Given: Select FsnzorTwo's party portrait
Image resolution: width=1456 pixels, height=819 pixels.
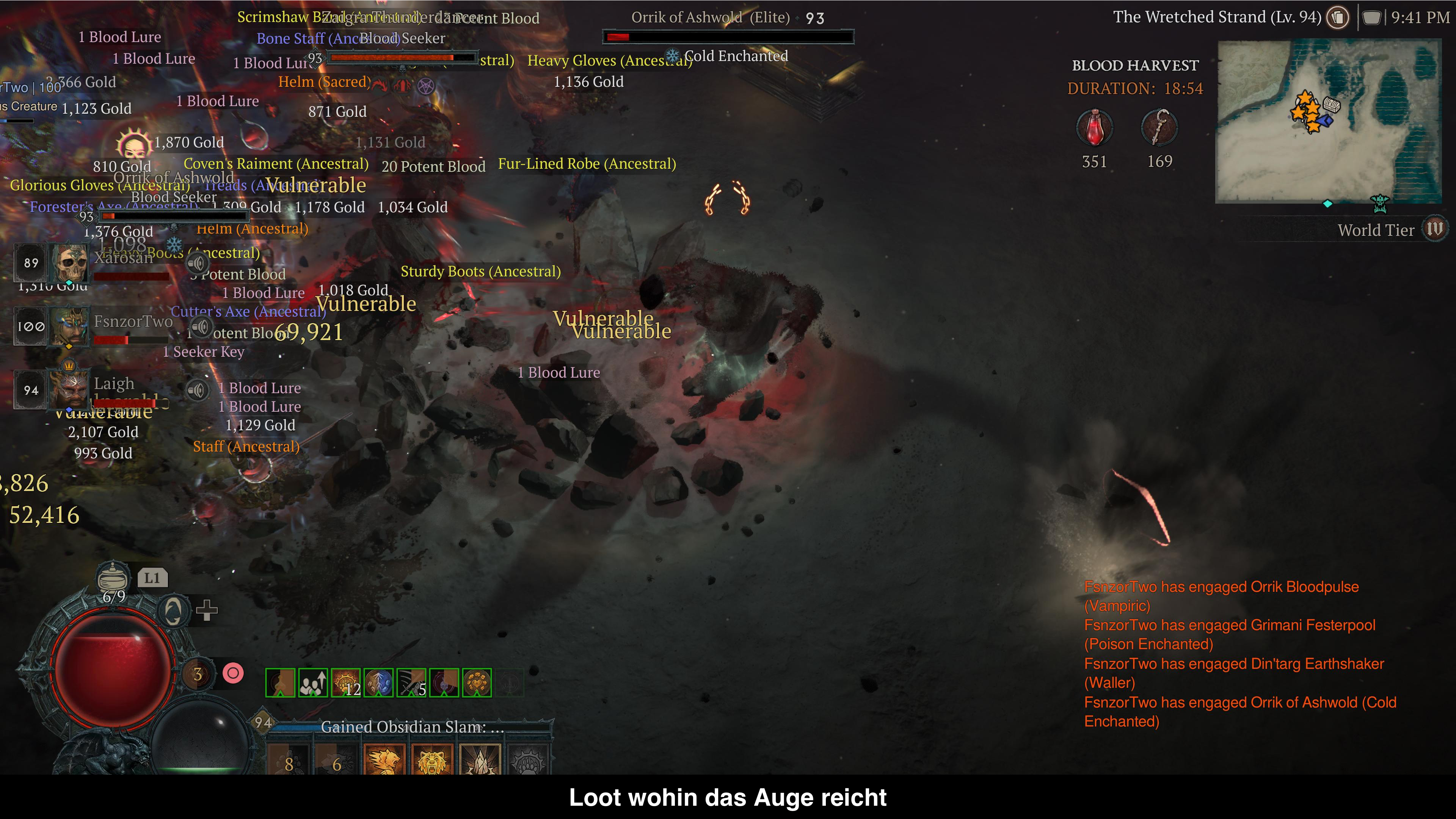Looking at the screenshot, I should click(x=69, y=326).
